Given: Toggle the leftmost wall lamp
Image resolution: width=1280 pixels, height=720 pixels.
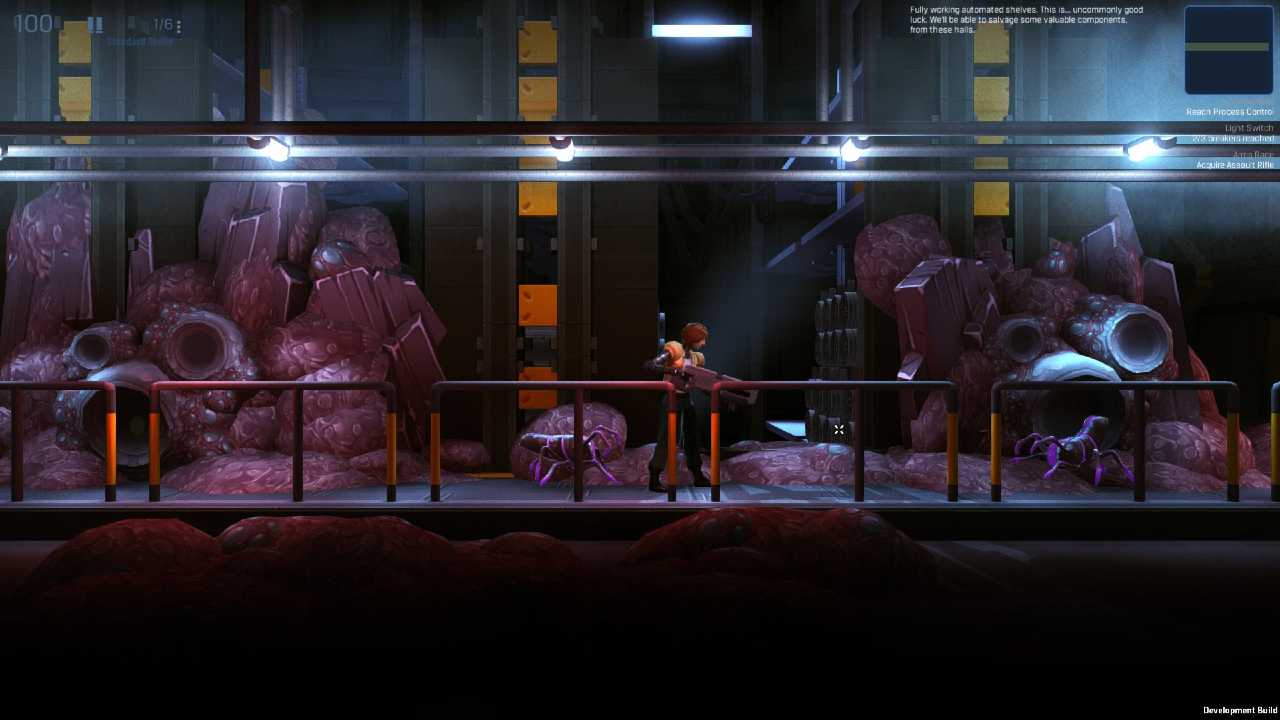Looking at the screenshot, I should tap(273, 147).
